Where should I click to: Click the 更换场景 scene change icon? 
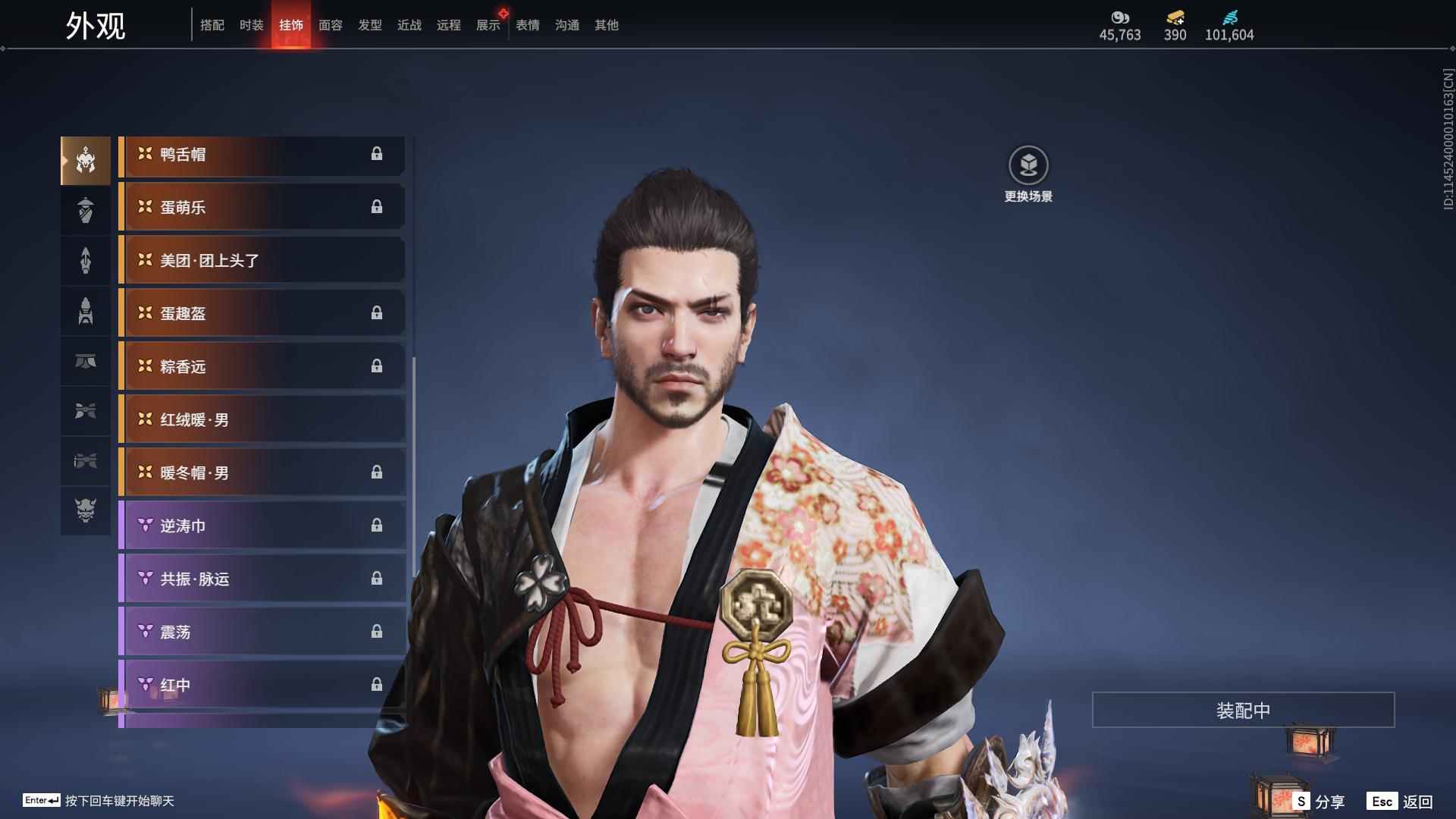pyautogui.click(x=1028, y=166)
